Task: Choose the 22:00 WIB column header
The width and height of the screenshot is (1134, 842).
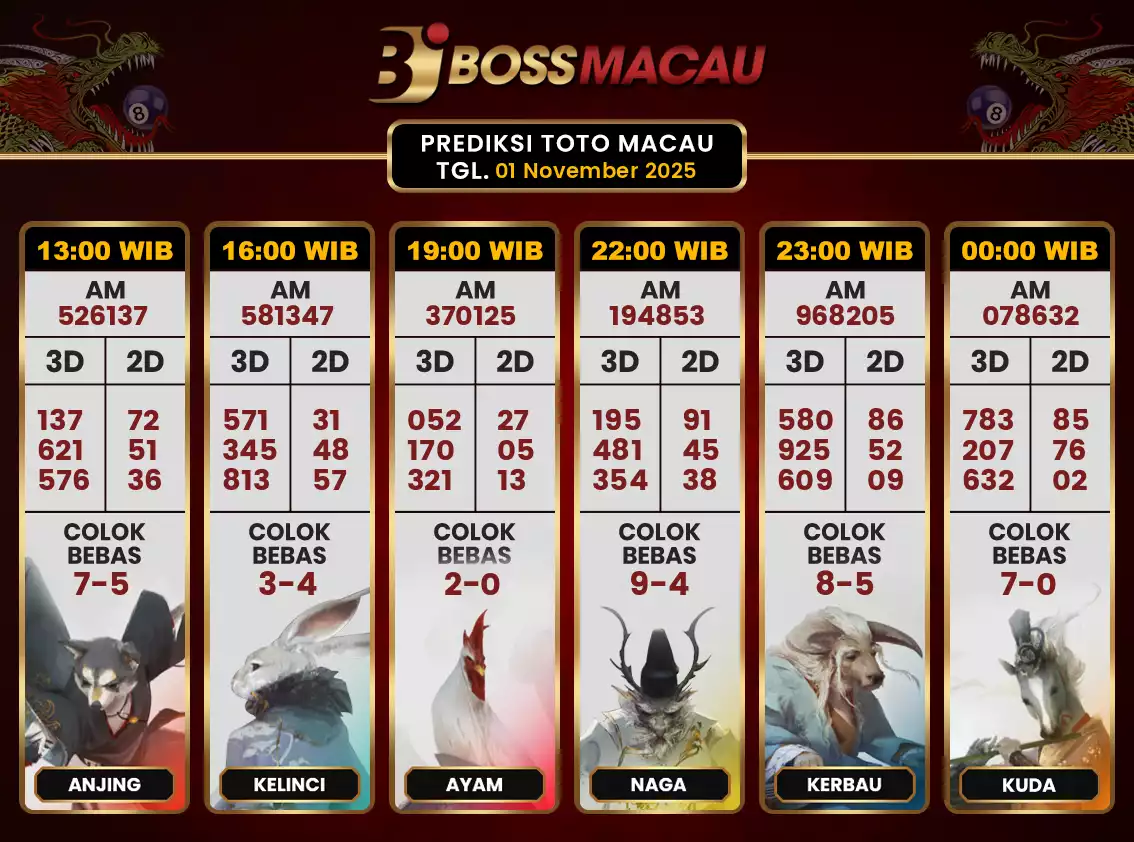Action: [660, 250]
